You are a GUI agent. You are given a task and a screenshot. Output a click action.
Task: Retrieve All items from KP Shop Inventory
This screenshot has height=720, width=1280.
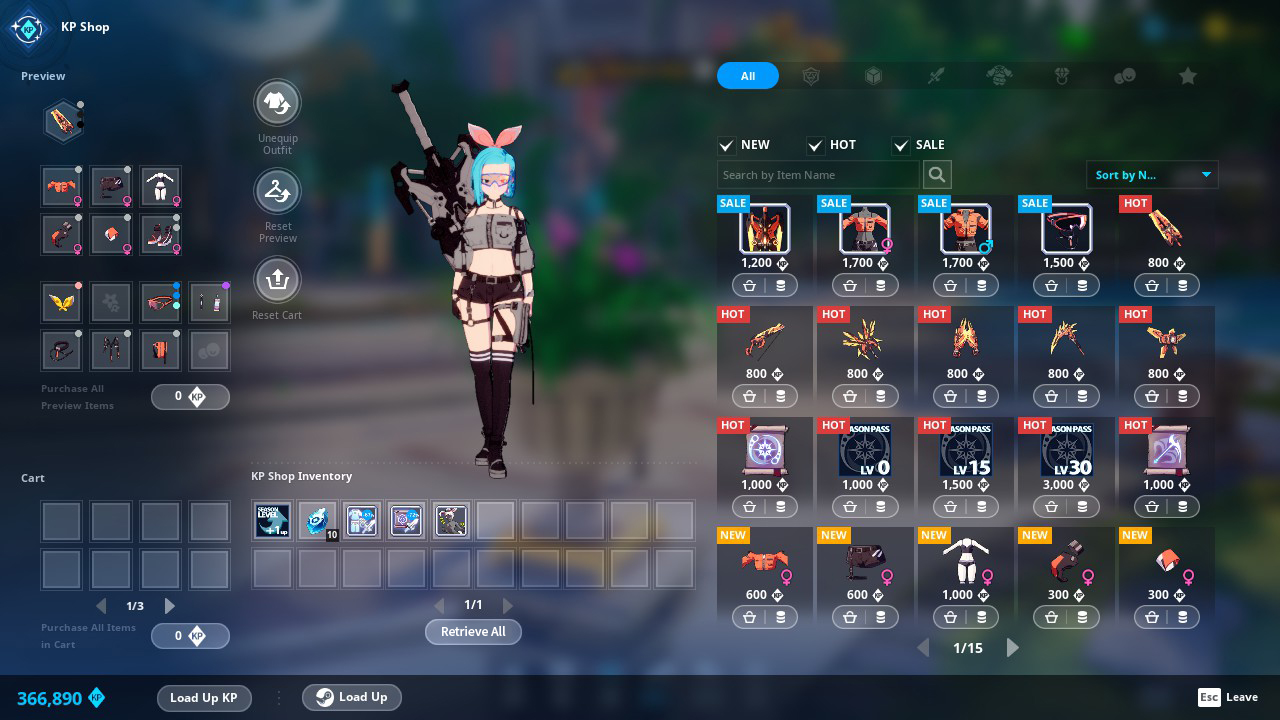pos(473,632)
